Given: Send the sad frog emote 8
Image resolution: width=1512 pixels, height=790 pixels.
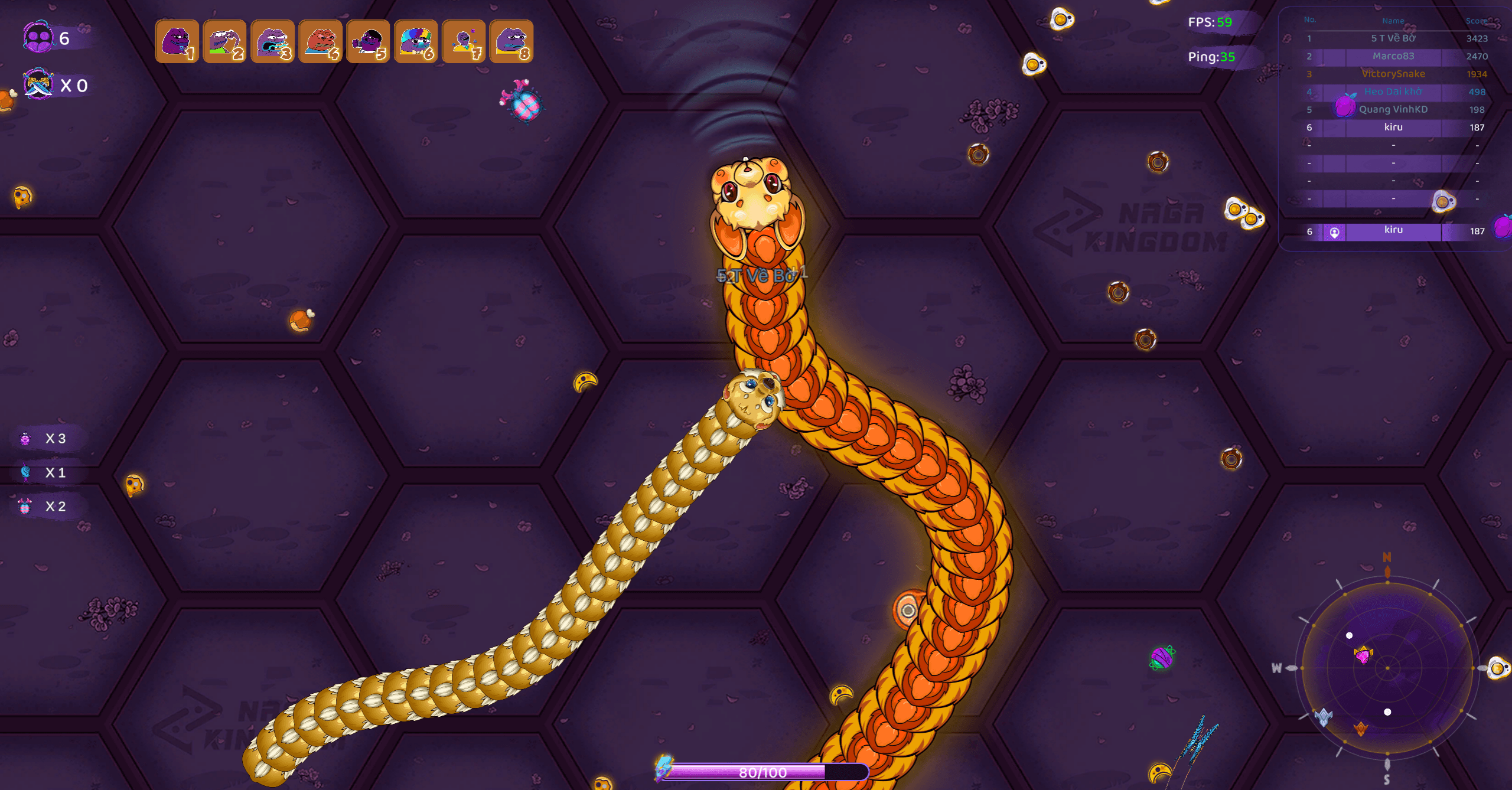Looking at the screenshot, I should pos(511,41).
